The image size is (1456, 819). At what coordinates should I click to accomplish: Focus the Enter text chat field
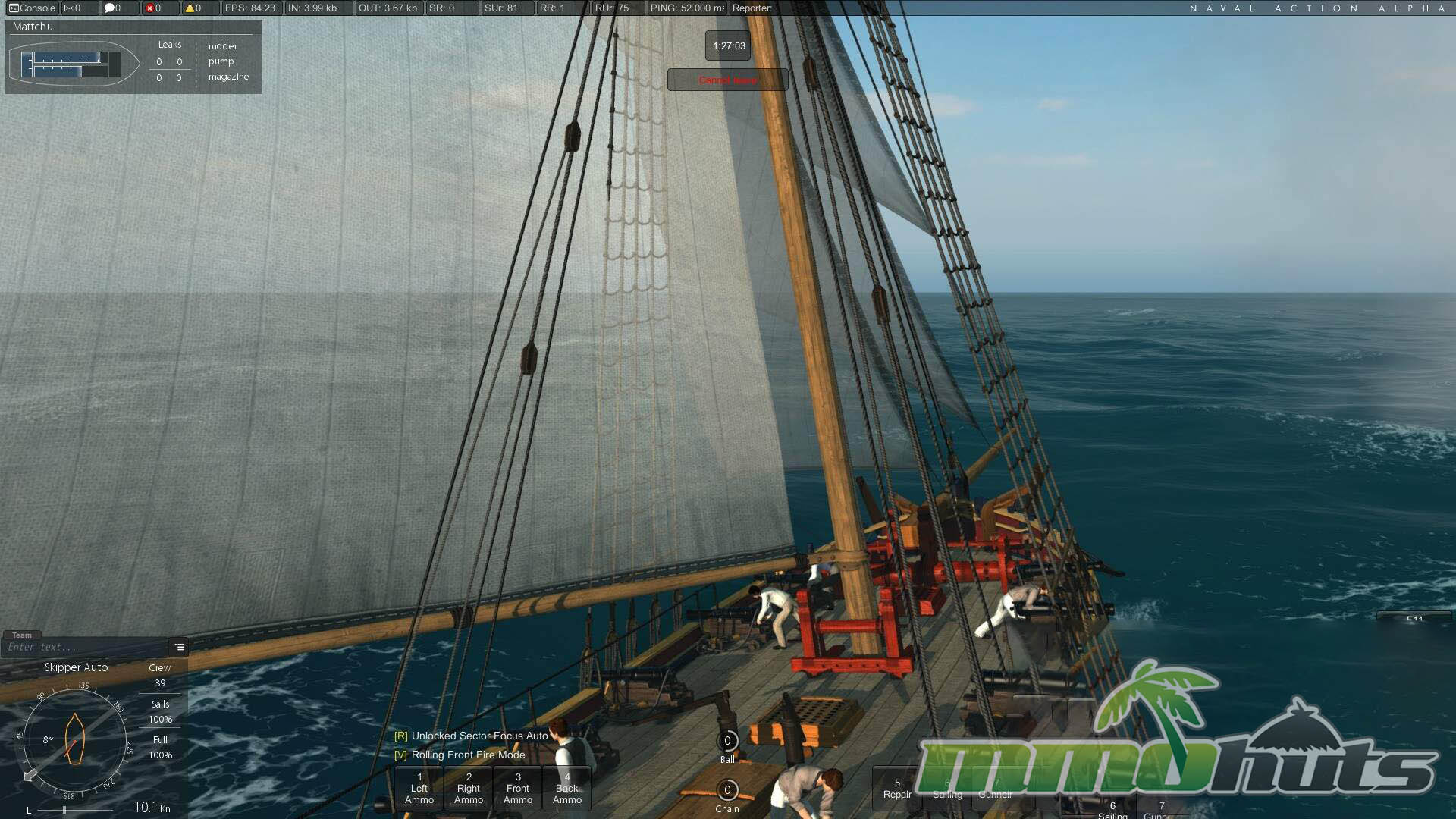click(x=83, y=648)
